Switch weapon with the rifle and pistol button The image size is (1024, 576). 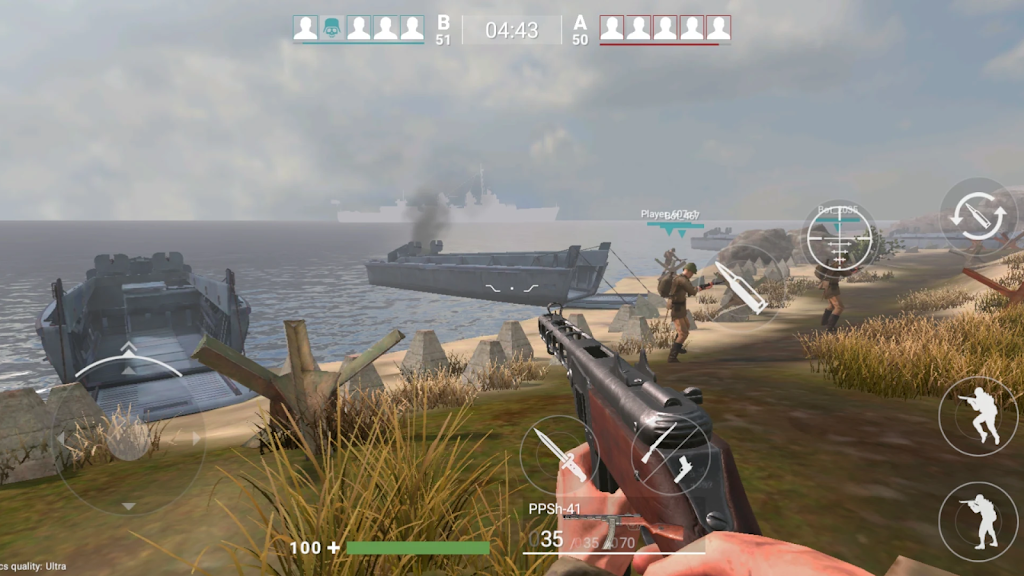[x=670, y=456]
